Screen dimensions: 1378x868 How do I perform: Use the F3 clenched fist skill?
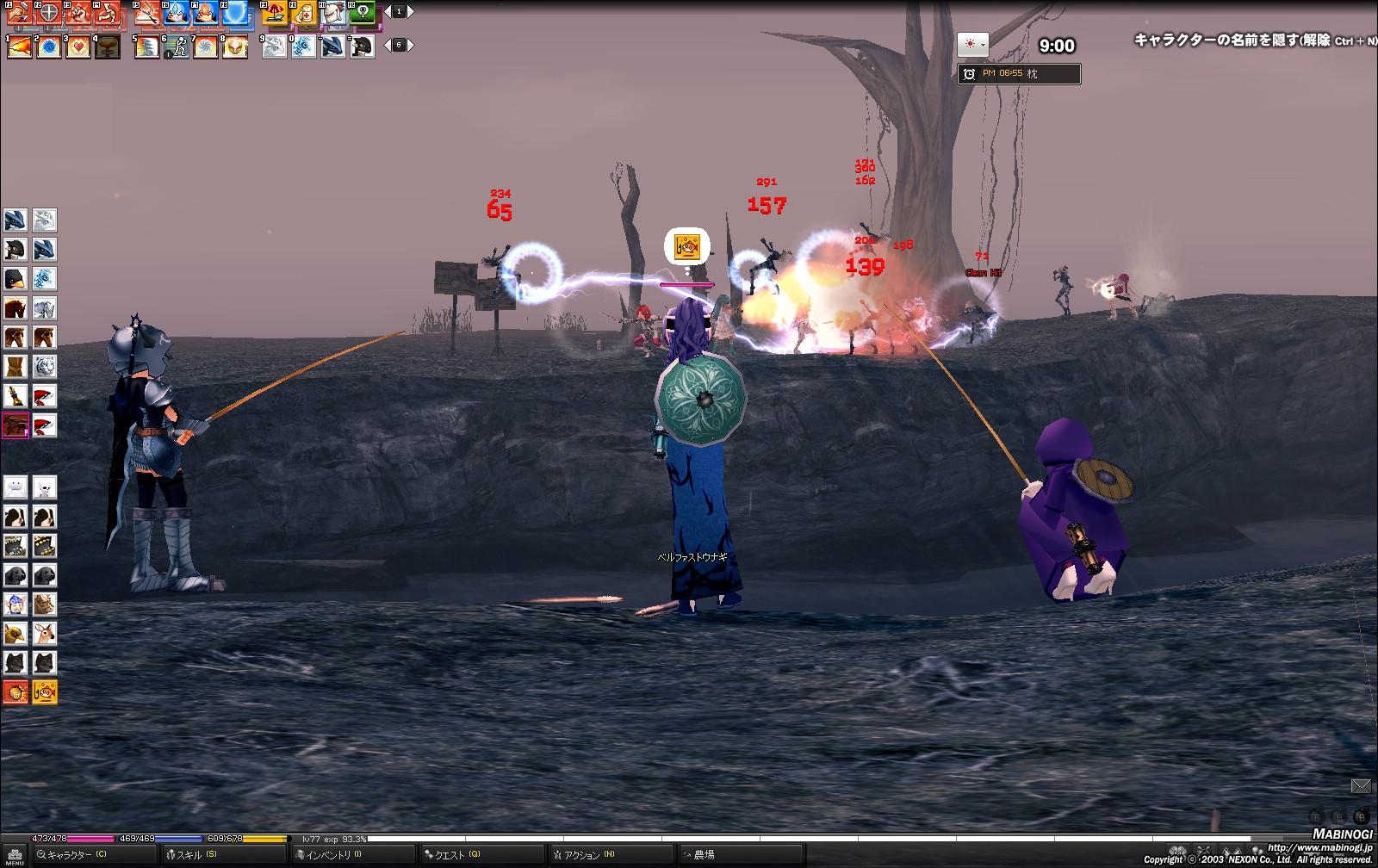pos(78,13)
